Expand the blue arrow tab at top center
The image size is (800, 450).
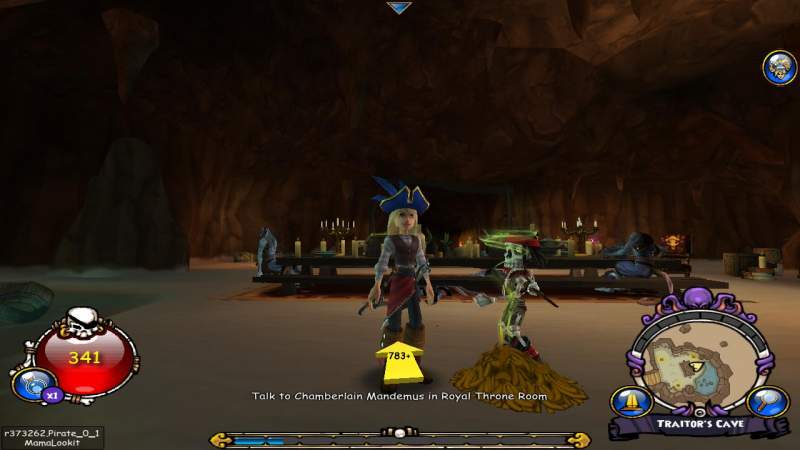pyautogui.click(x=399, y=8)
